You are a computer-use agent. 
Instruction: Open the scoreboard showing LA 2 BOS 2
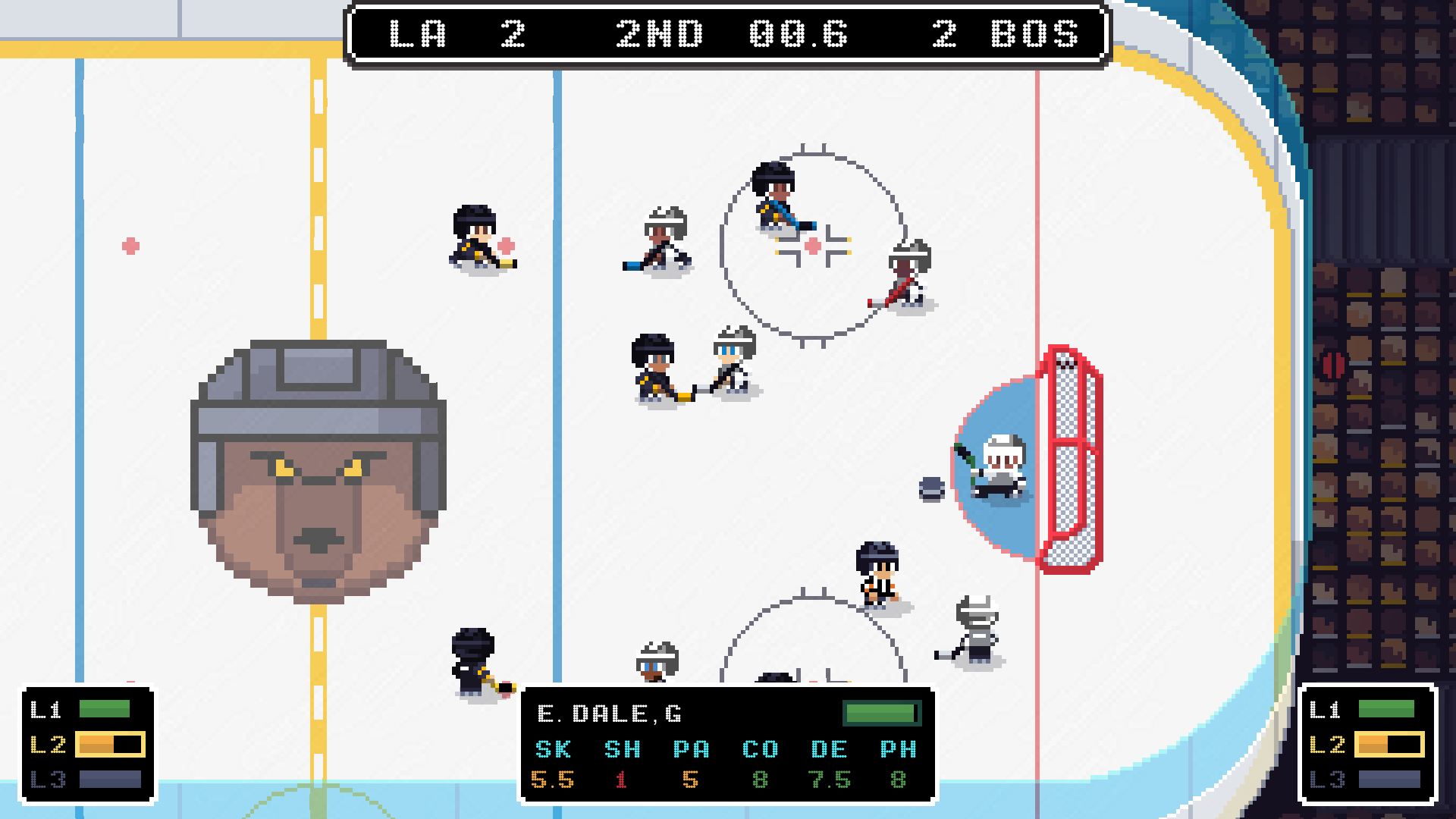[726, 34]
